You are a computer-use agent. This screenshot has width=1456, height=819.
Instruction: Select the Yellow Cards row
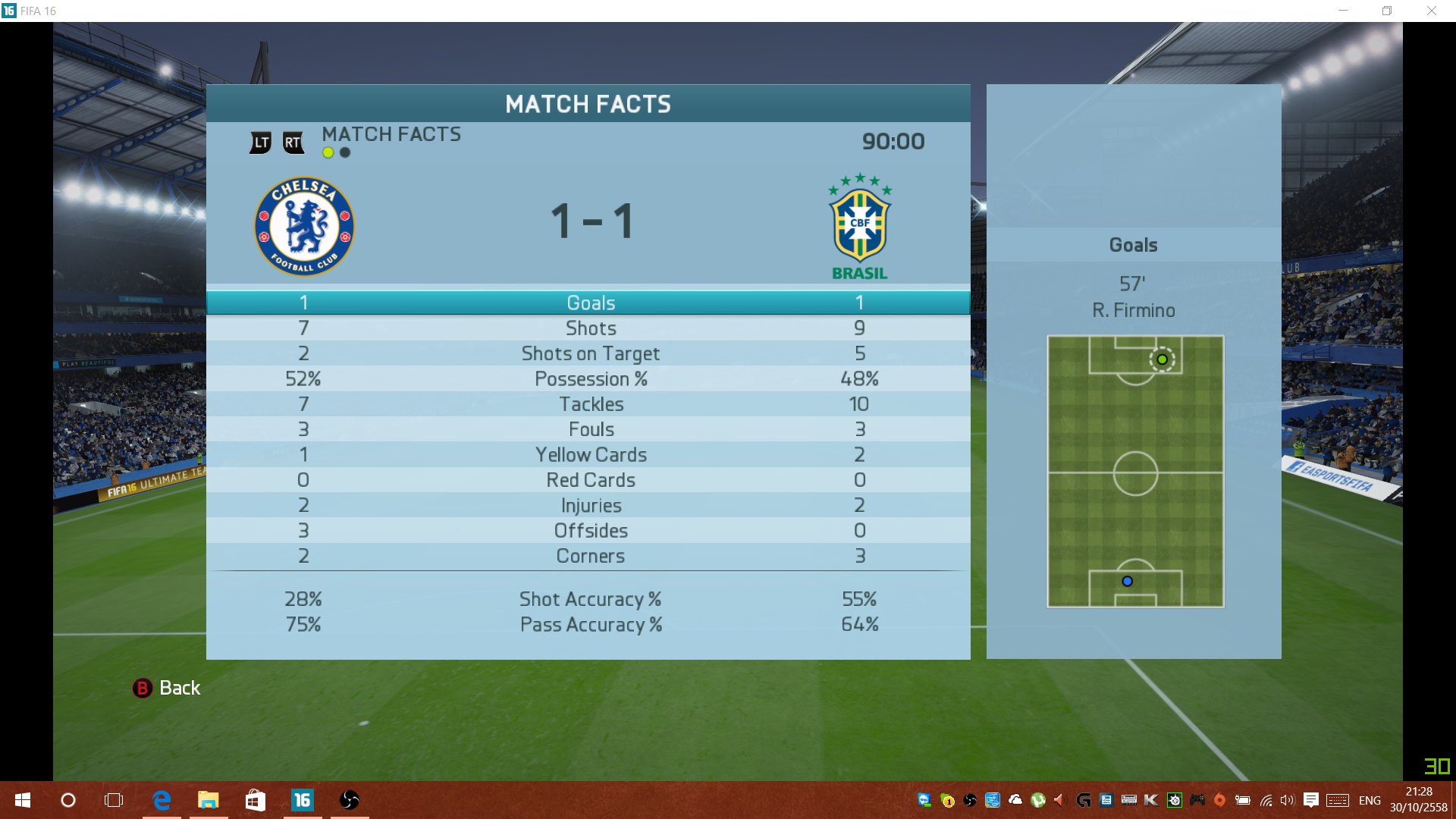(590, 455)
